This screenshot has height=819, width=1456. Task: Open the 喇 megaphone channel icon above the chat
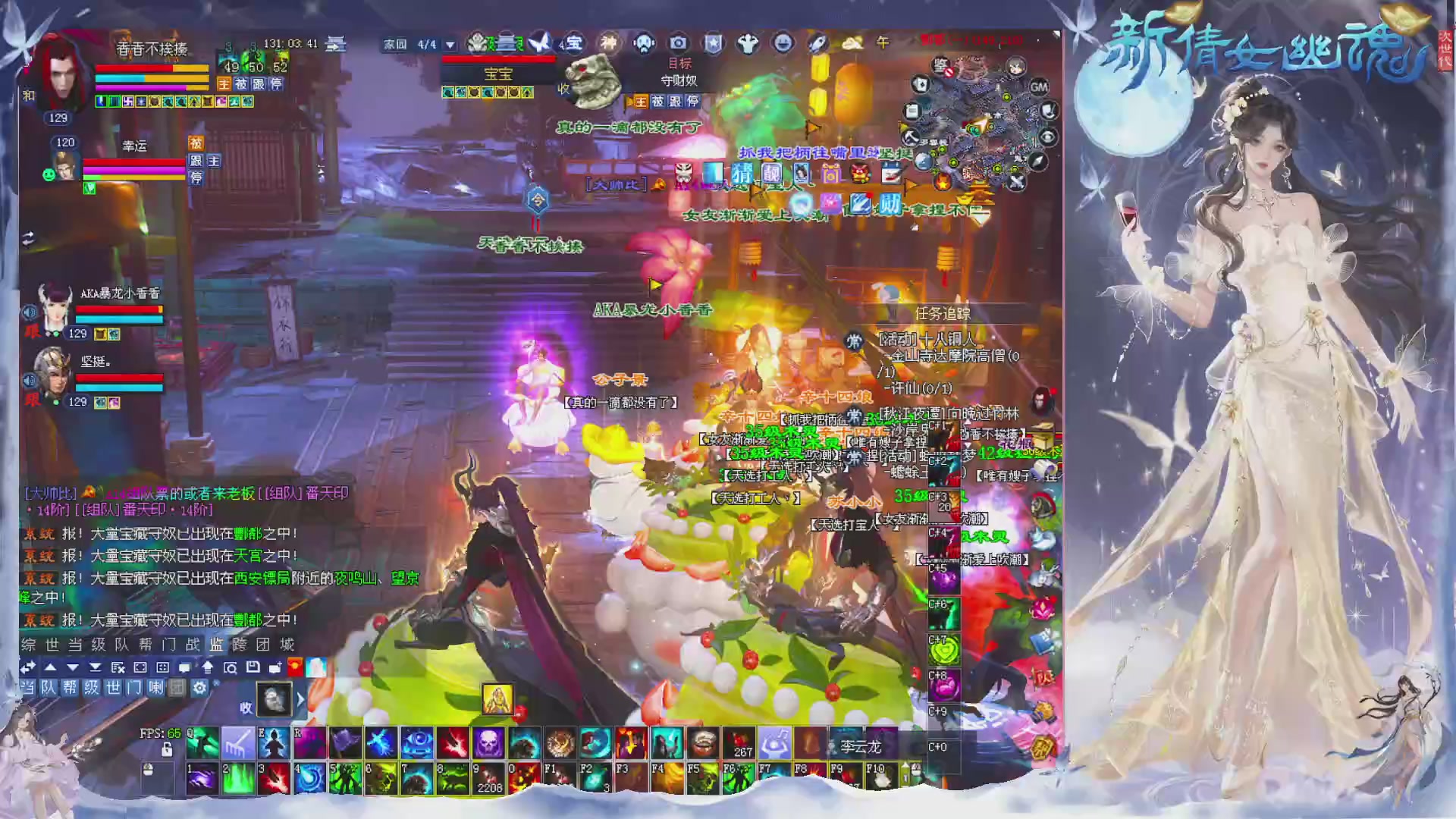pyautogui.click(x=157, y=689)
